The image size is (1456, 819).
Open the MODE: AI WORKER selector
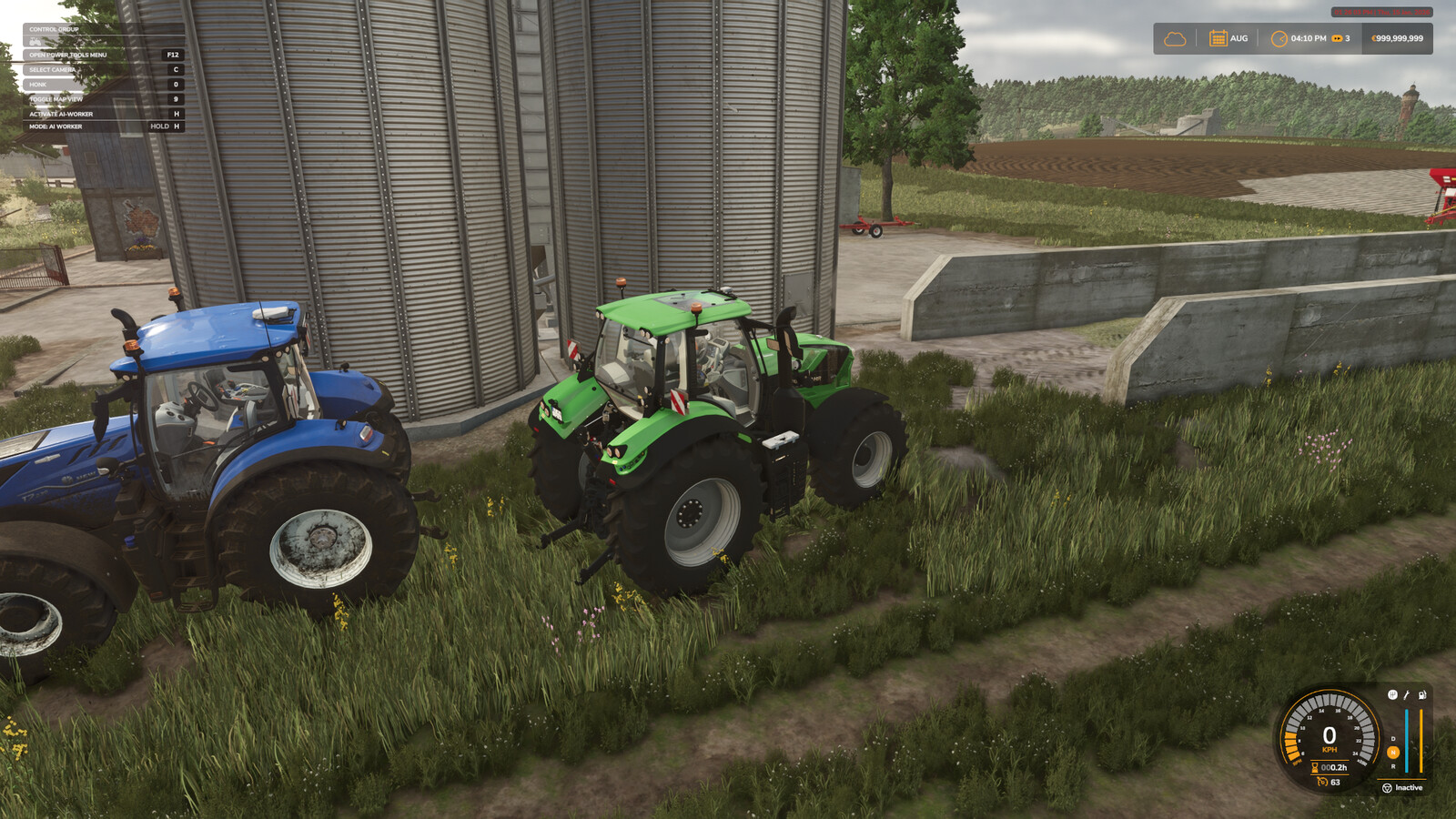pos(56,126)
